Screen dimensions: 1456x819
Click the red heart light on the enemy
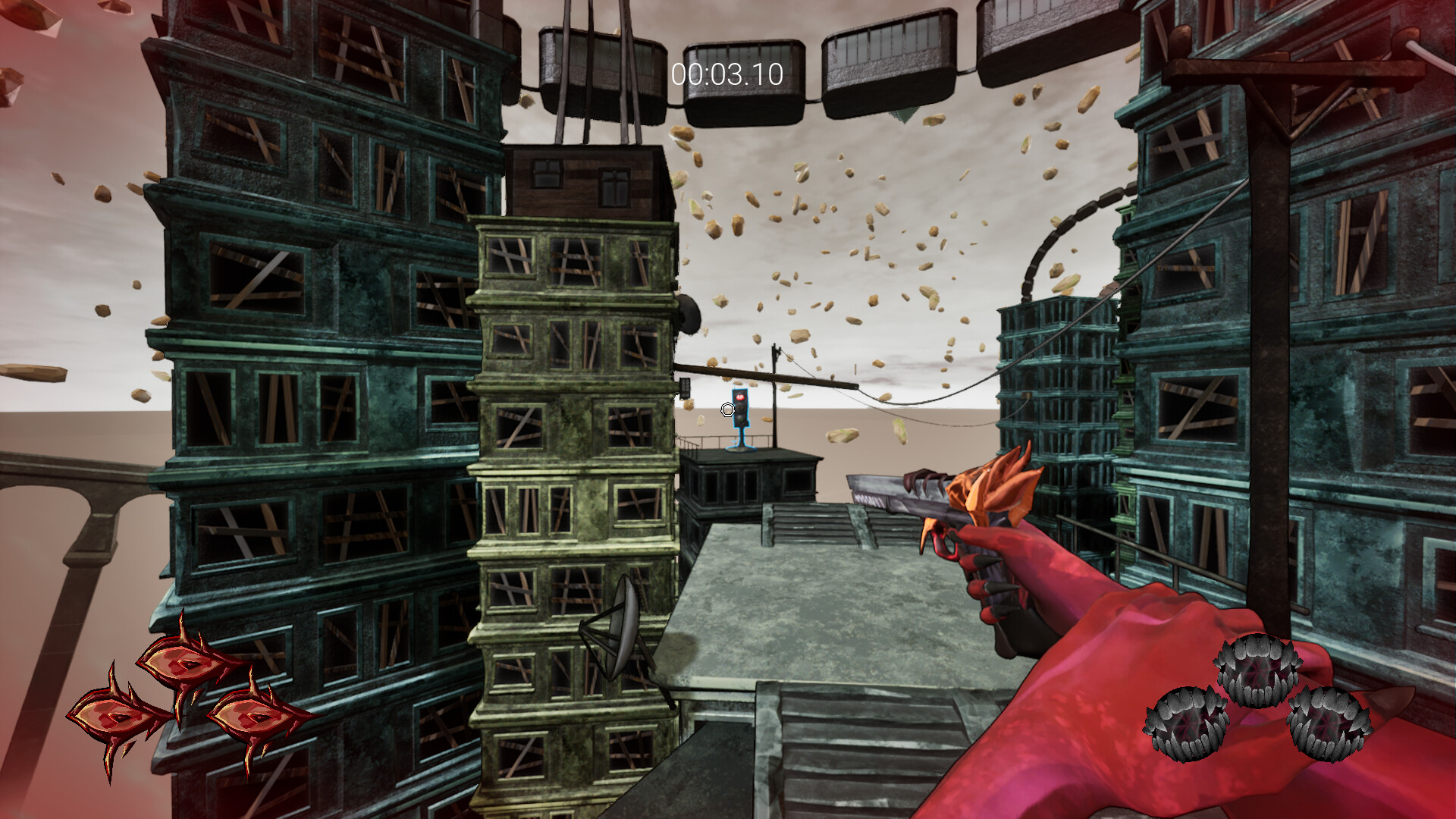(741, 397)
